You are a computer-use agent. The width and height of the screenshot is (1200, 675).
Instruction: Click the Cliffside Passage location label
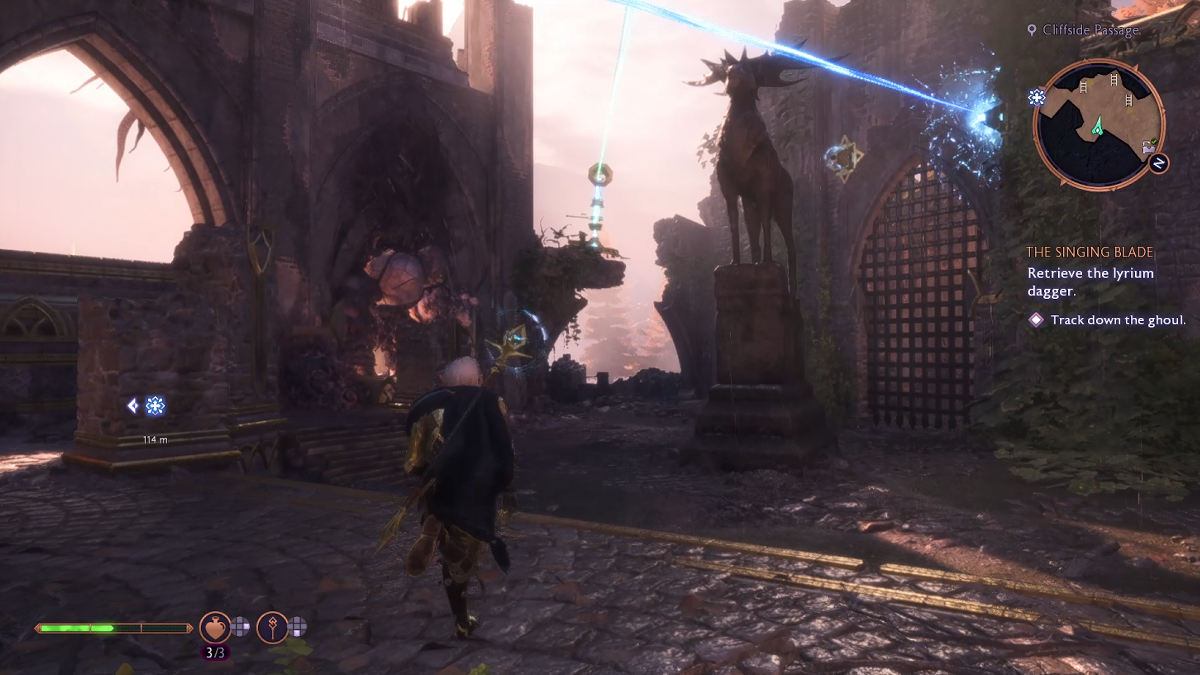(x=1089, y=31)
